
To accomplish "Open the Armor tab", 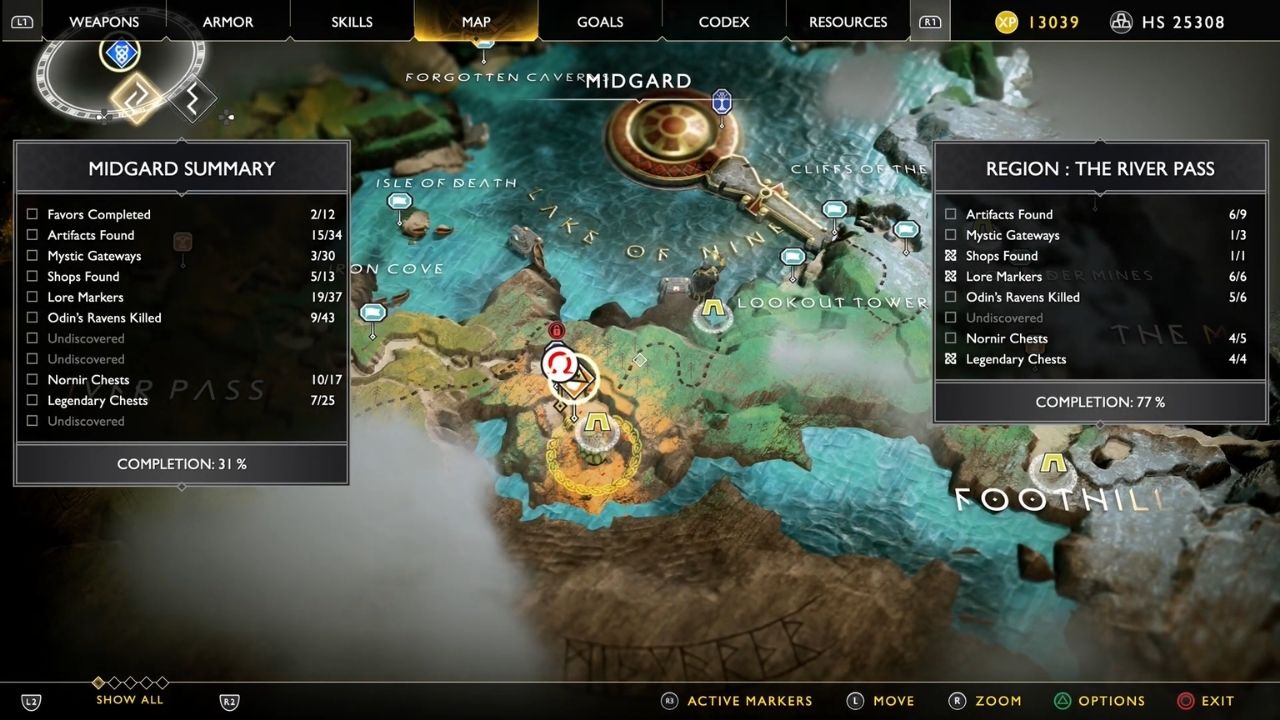I will tap(228, 22).
